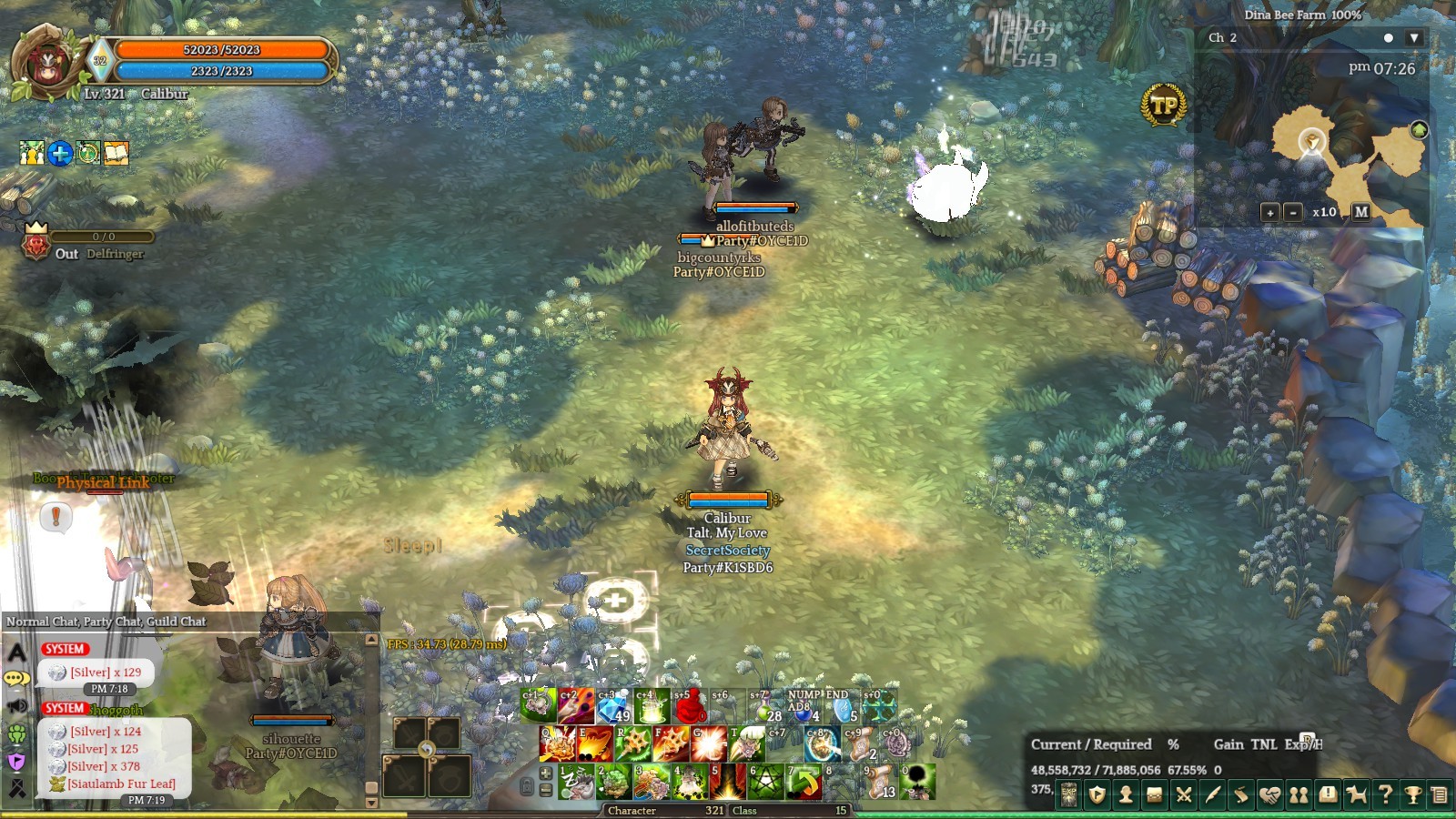Open the channel dropdown arrow
1456x819 pixels.
pos(1413,38)
